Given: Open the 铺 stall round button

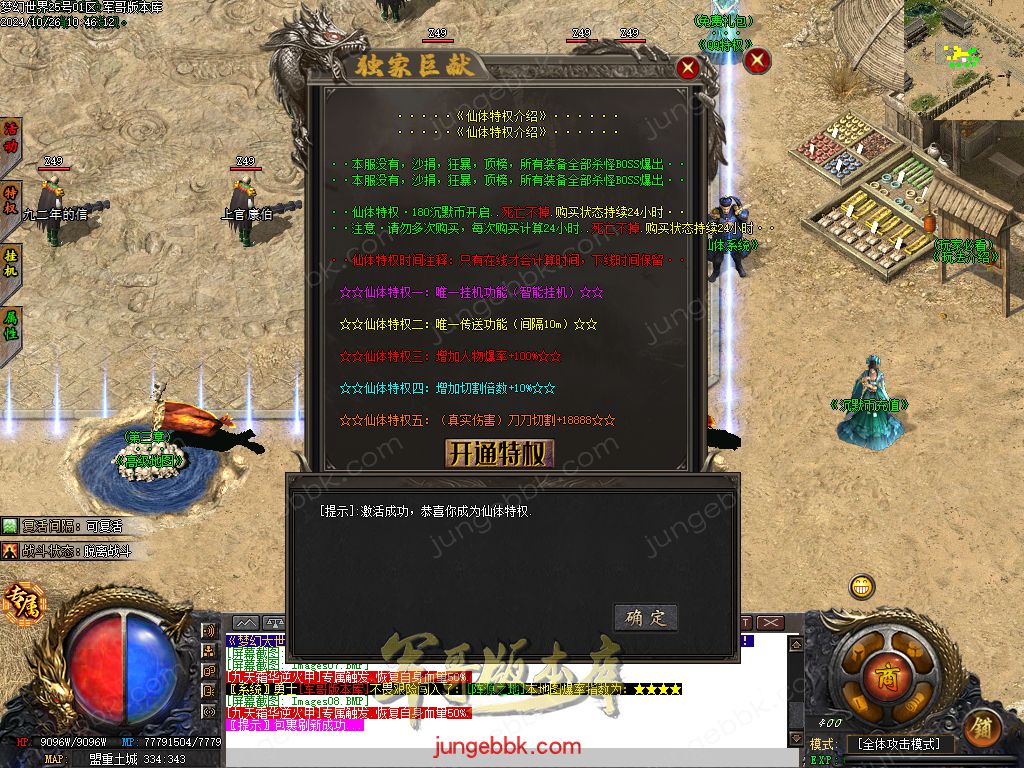Looking at the screenshot, I should coord(983,726).
